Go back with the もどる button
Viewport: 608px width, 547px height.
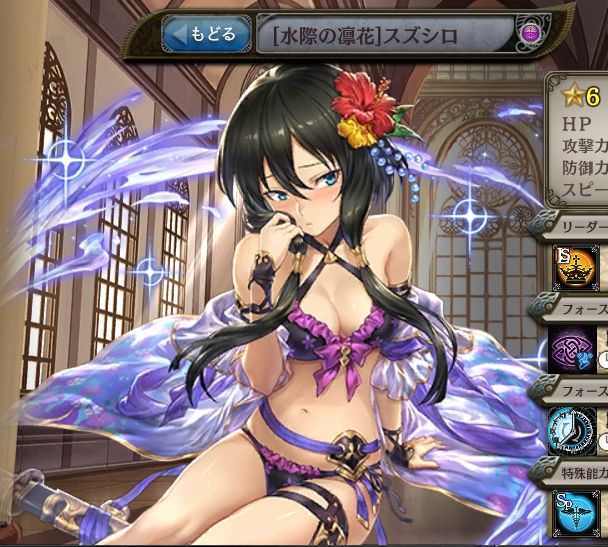point(205,35)
